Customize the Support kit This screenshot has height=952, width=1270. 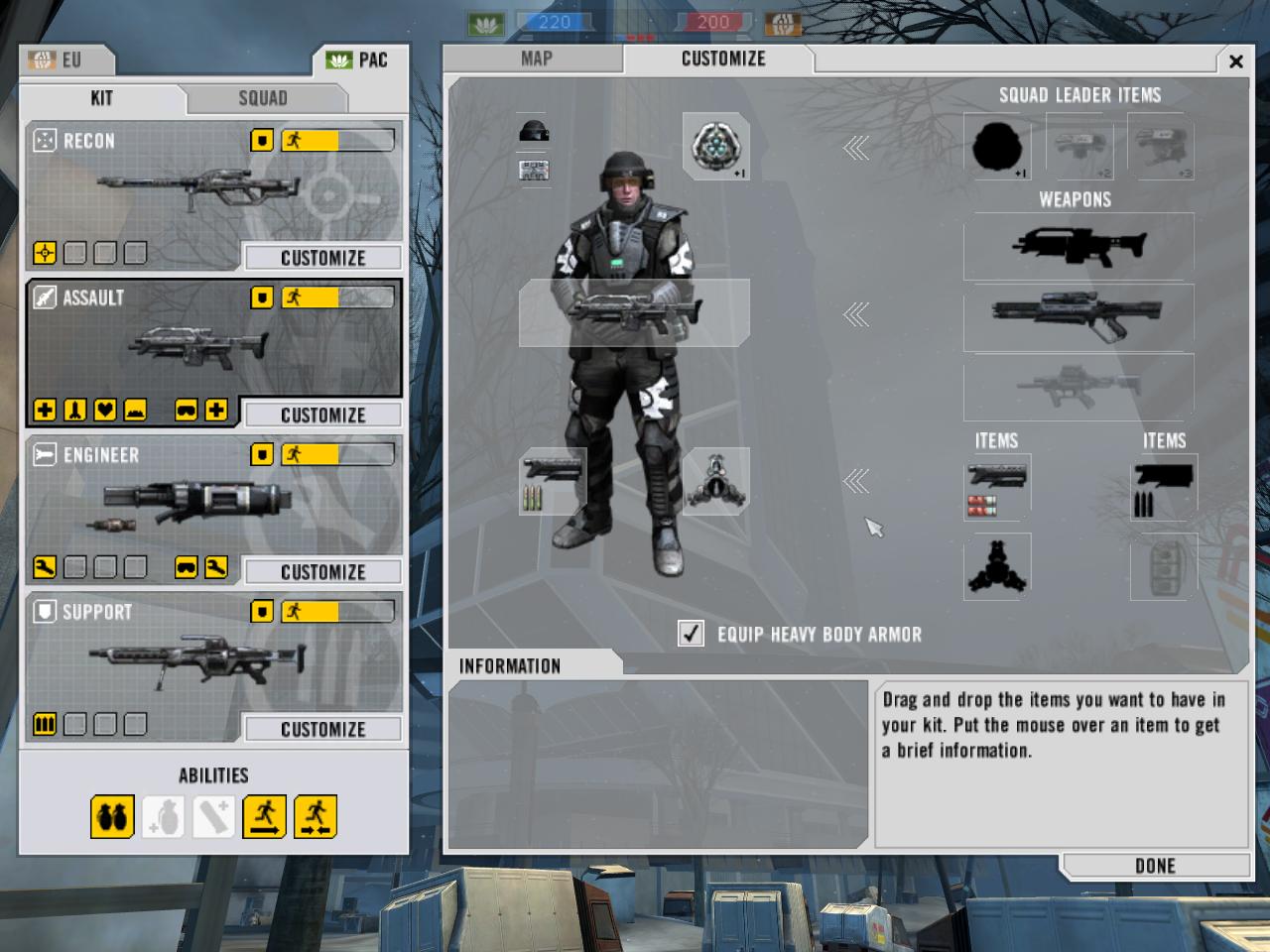pyautogui.click(x=322, y=729)
